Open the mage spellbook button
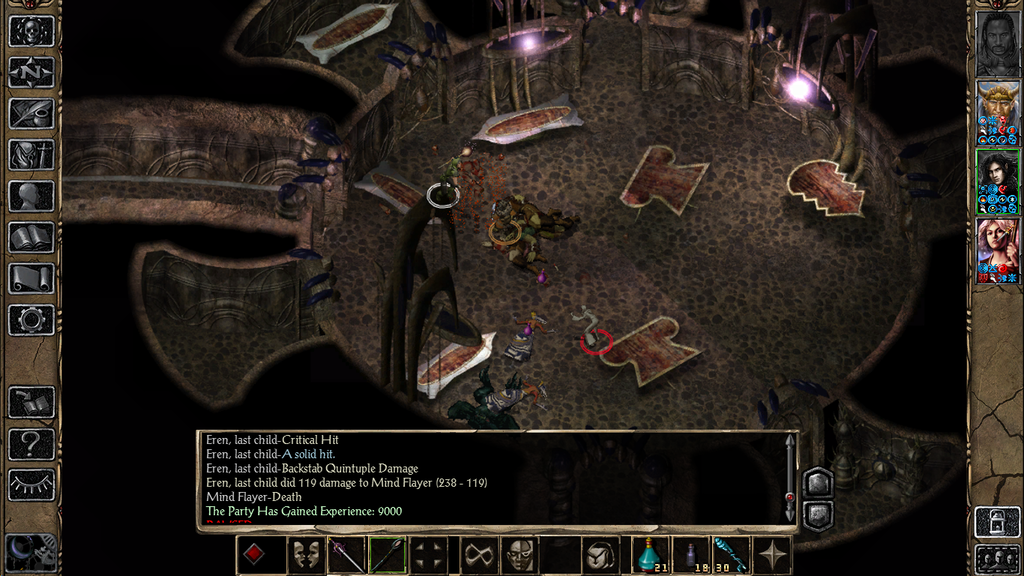 click(x=31, y=237)
